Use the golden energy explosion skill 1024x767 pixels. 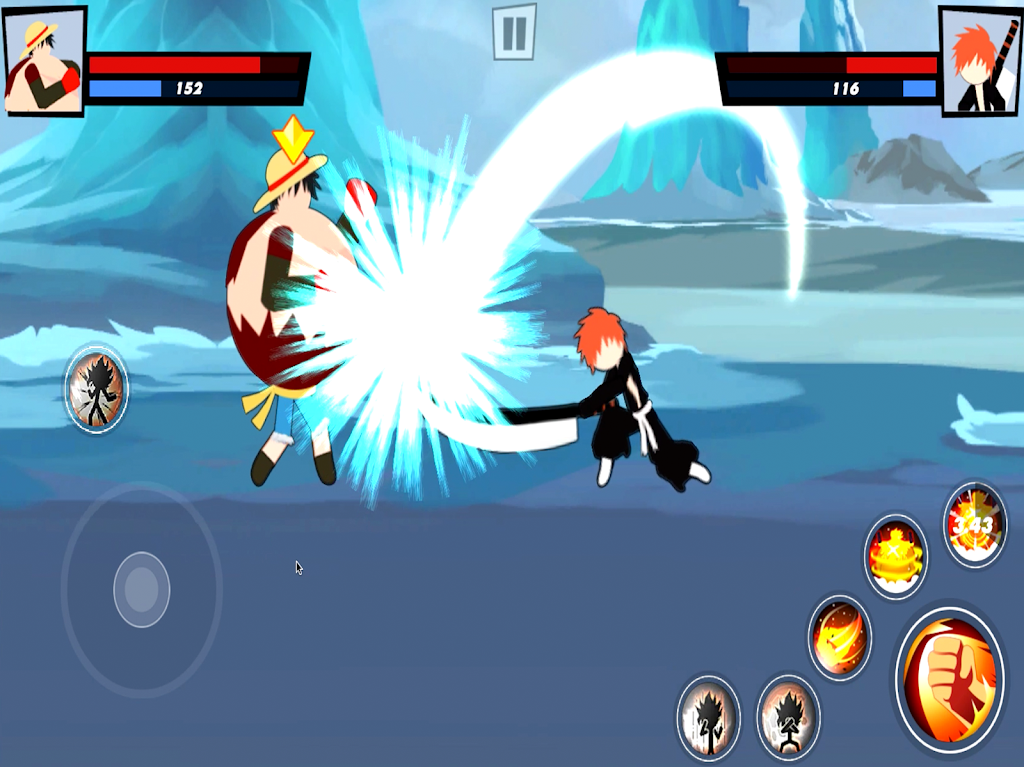click(x=895, y=558)
